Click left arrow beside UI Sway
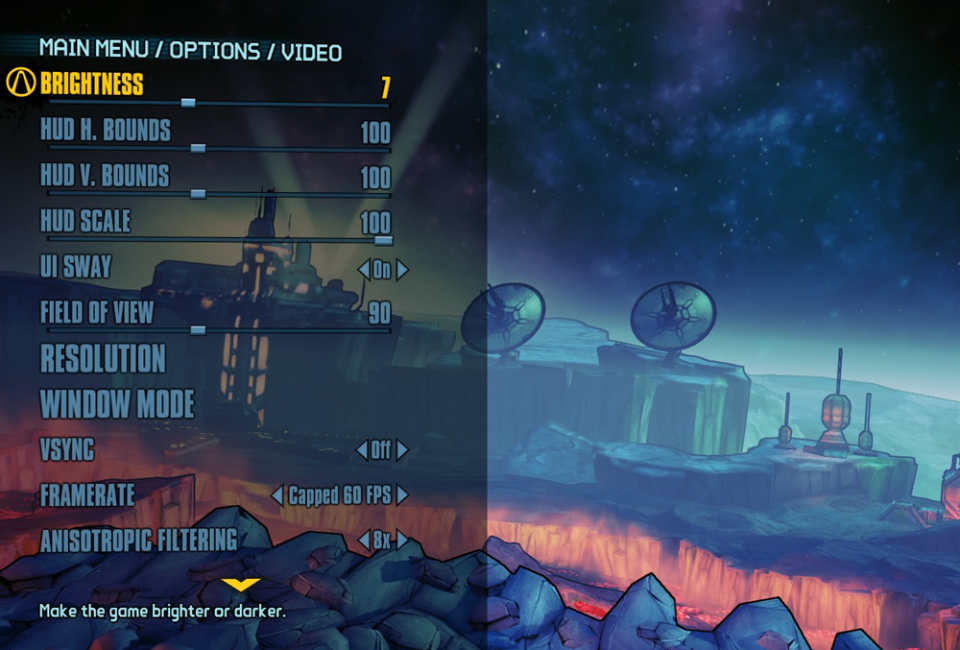The width and height of the screenshot is (960, 650). [363, 269]
